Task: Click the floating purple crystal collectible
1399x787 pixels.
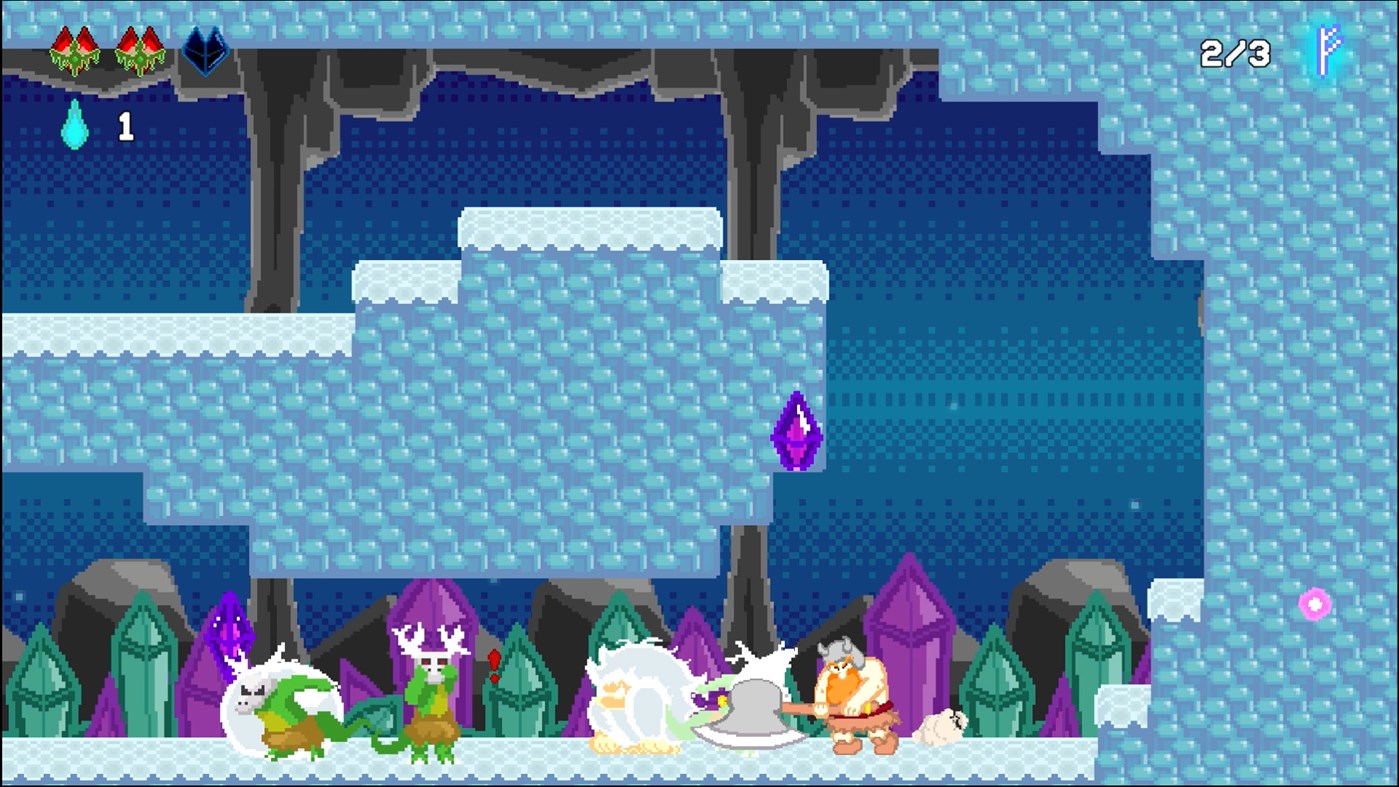Action: (797, 431)
